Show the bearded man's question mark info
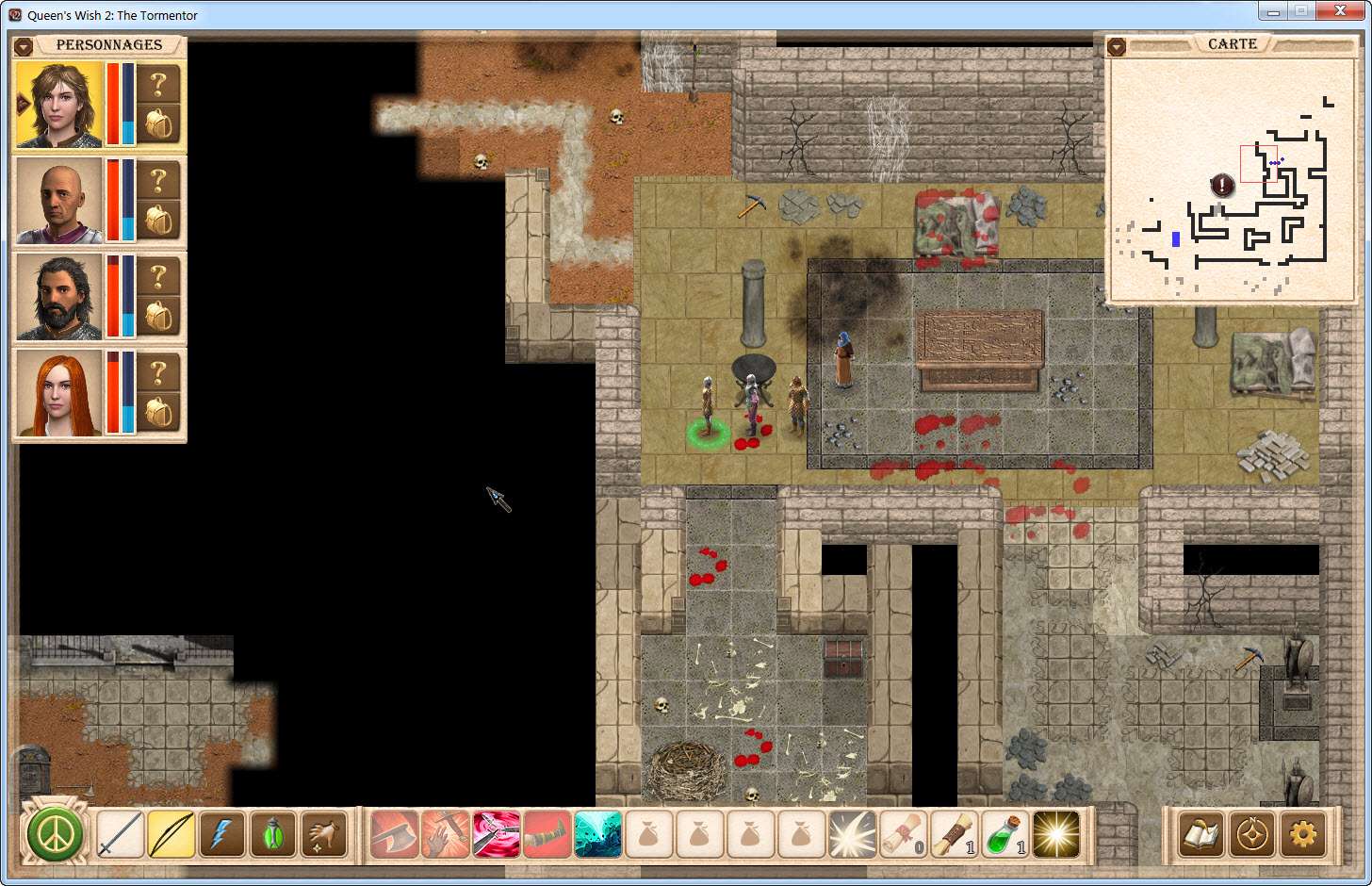This screenshot has width=1372, height=886. click(158, 276)
